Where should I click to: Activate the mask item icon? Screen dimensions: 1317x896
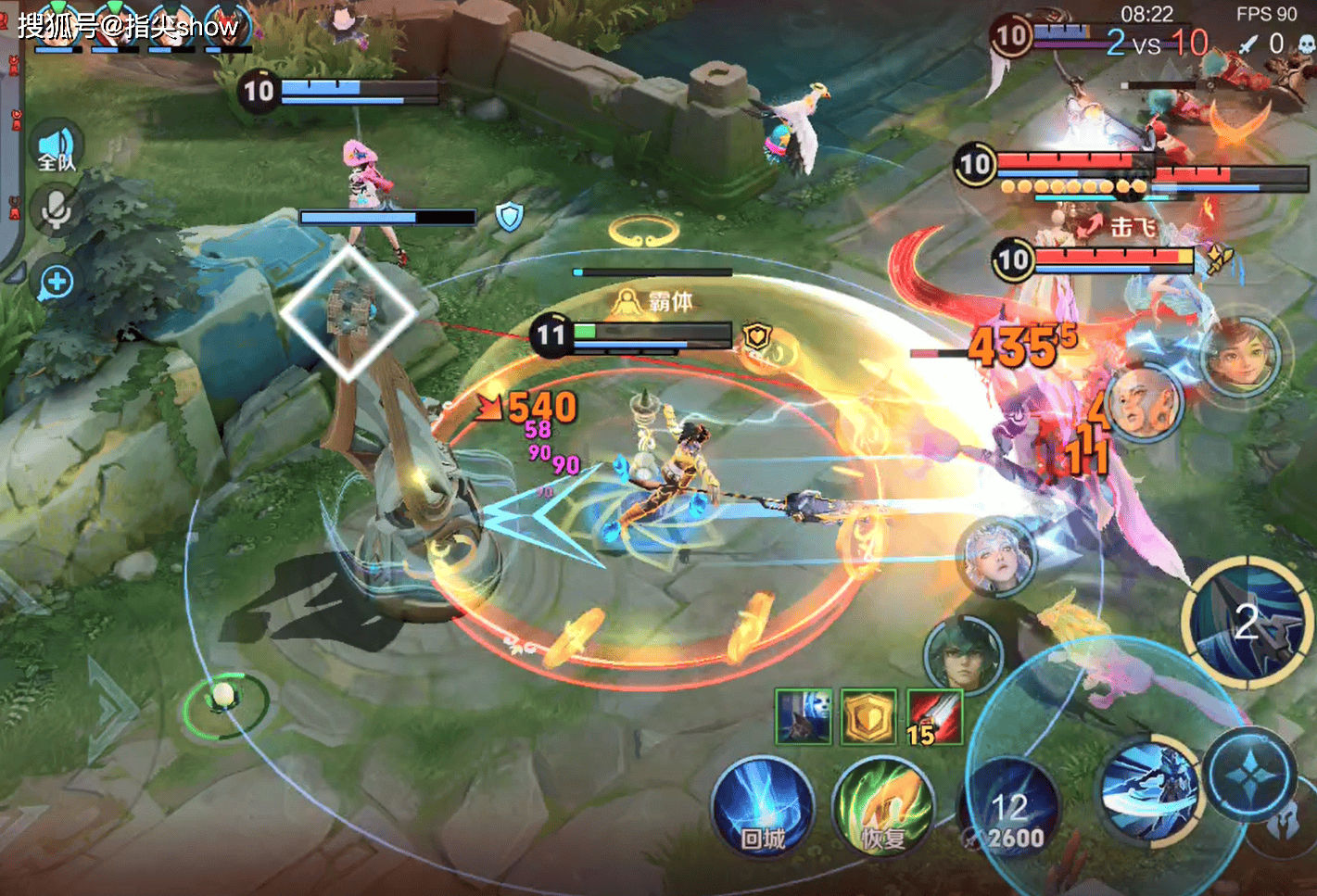pyautogui.click(x=803, y=716)
